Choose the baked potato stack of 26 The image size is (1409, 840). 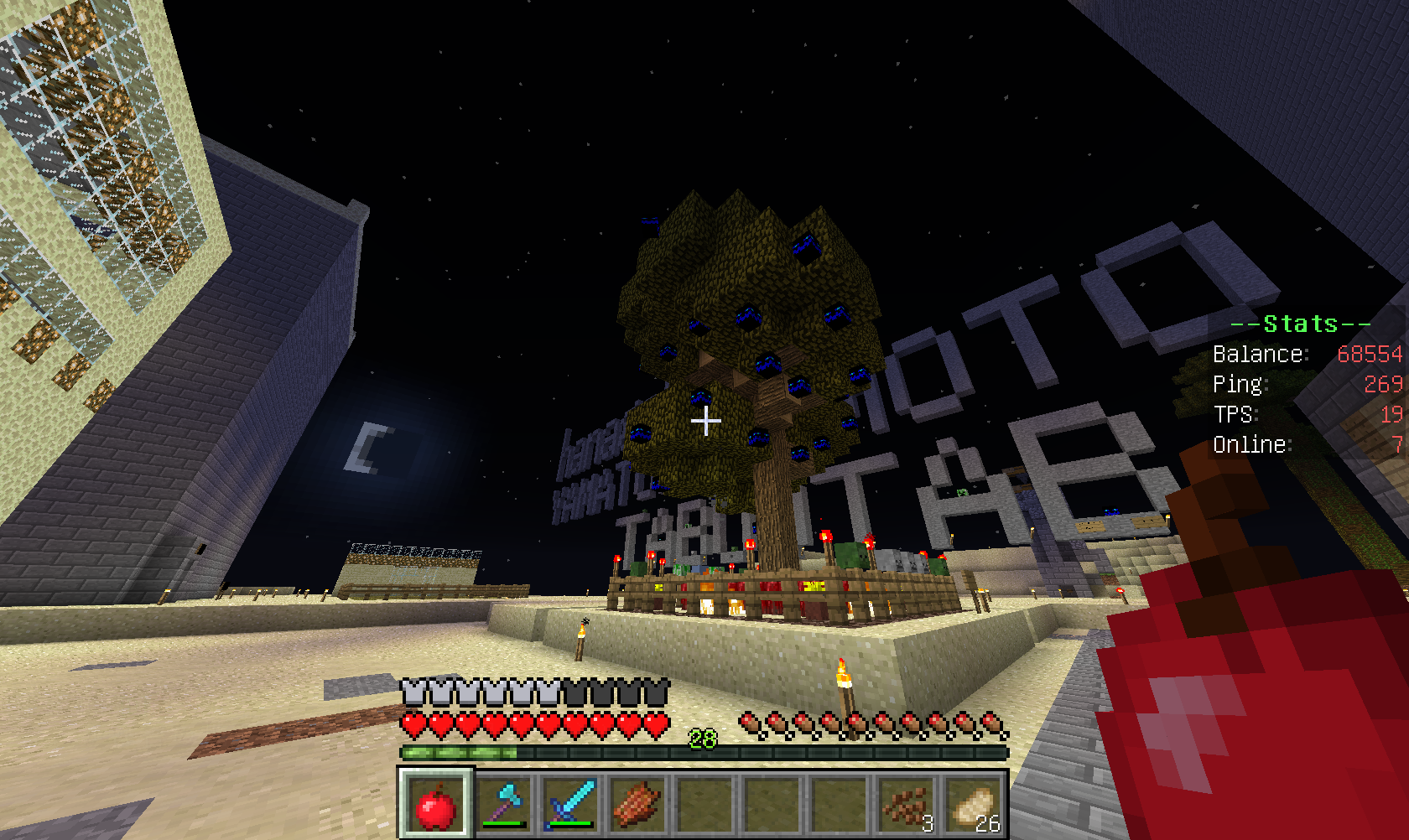point(973,805)
